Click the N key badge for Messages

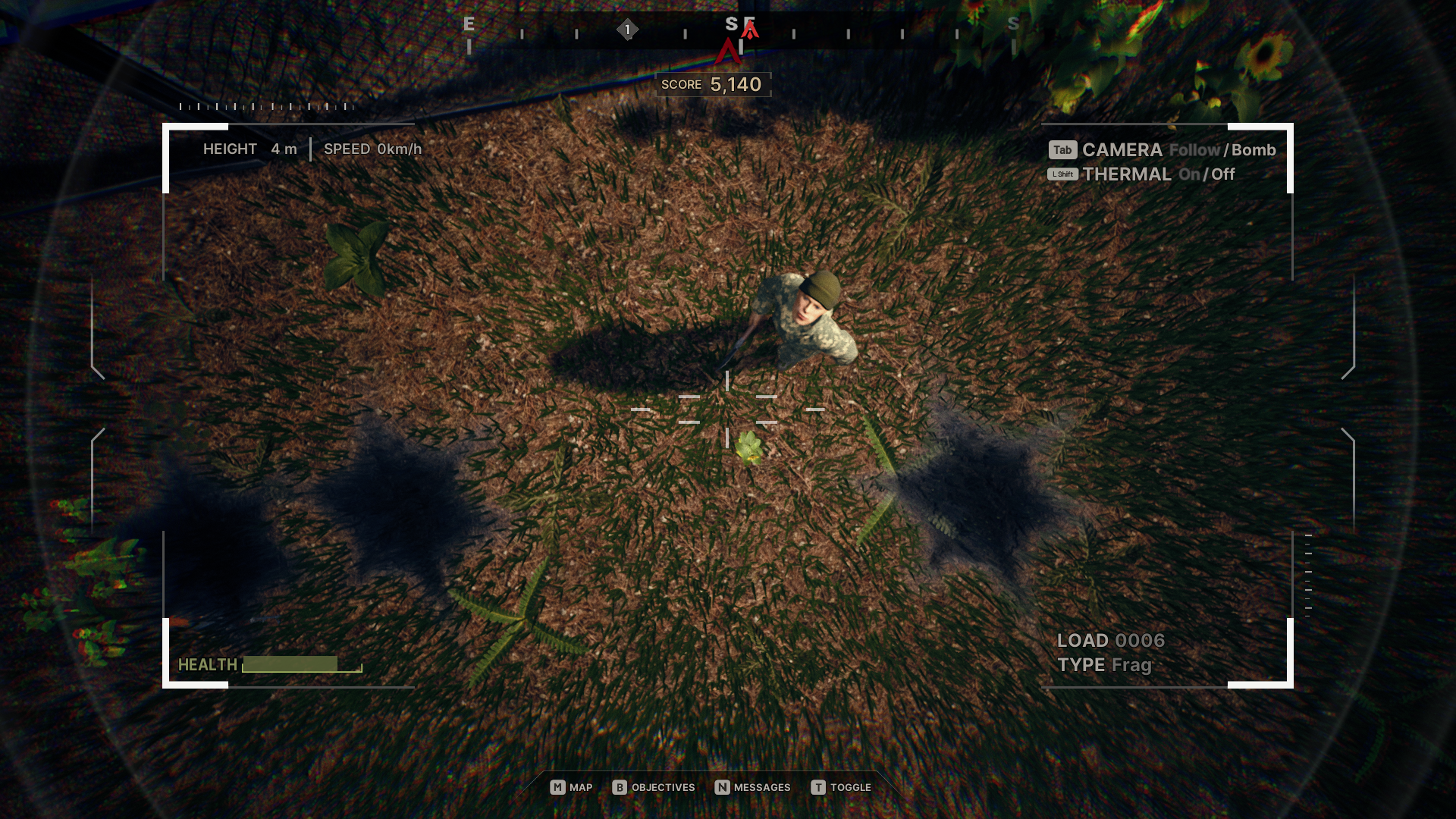(x=722, y=787)
